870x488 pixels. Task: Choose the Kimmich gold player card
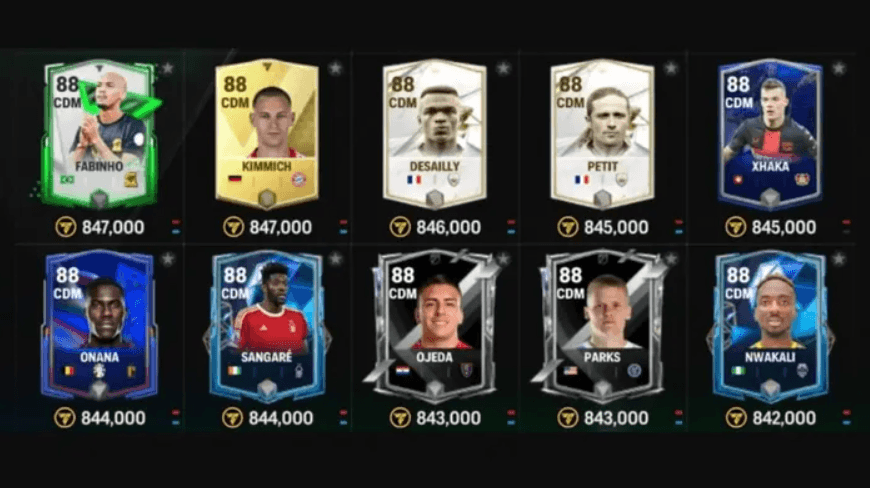click(266, 133)
